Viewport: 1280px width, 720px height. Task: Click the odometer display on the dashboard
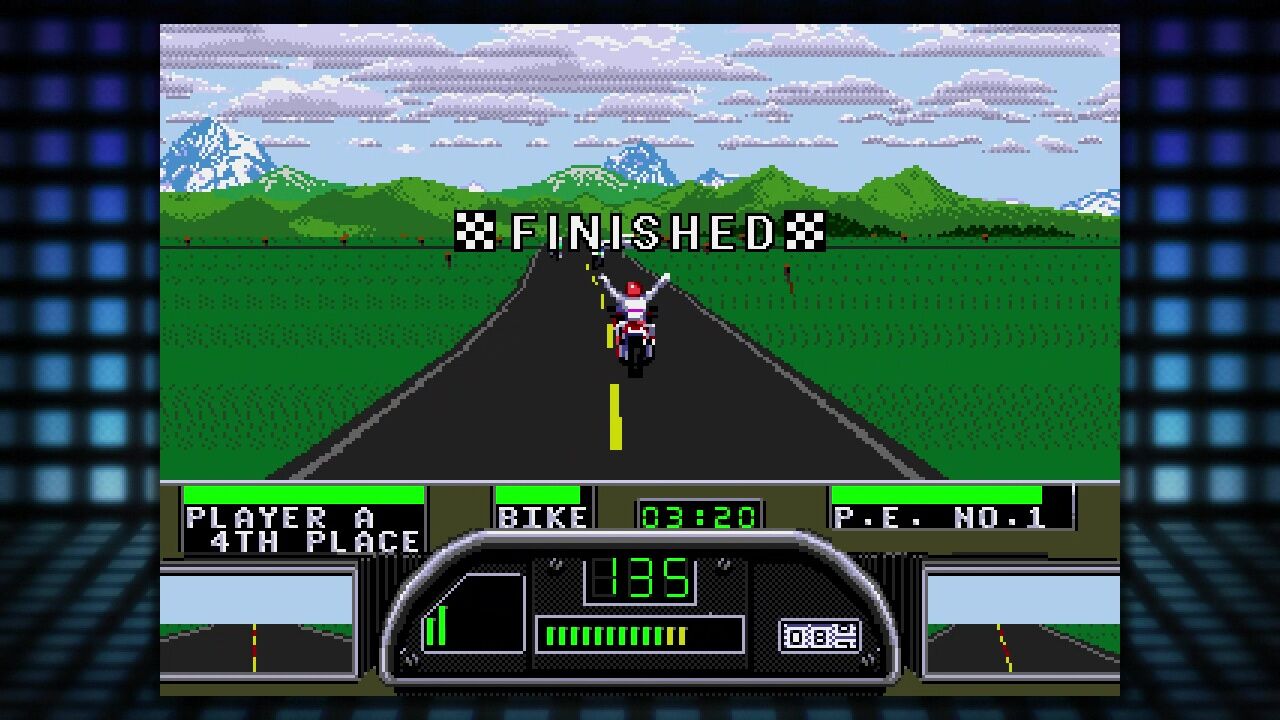point(818,633)
